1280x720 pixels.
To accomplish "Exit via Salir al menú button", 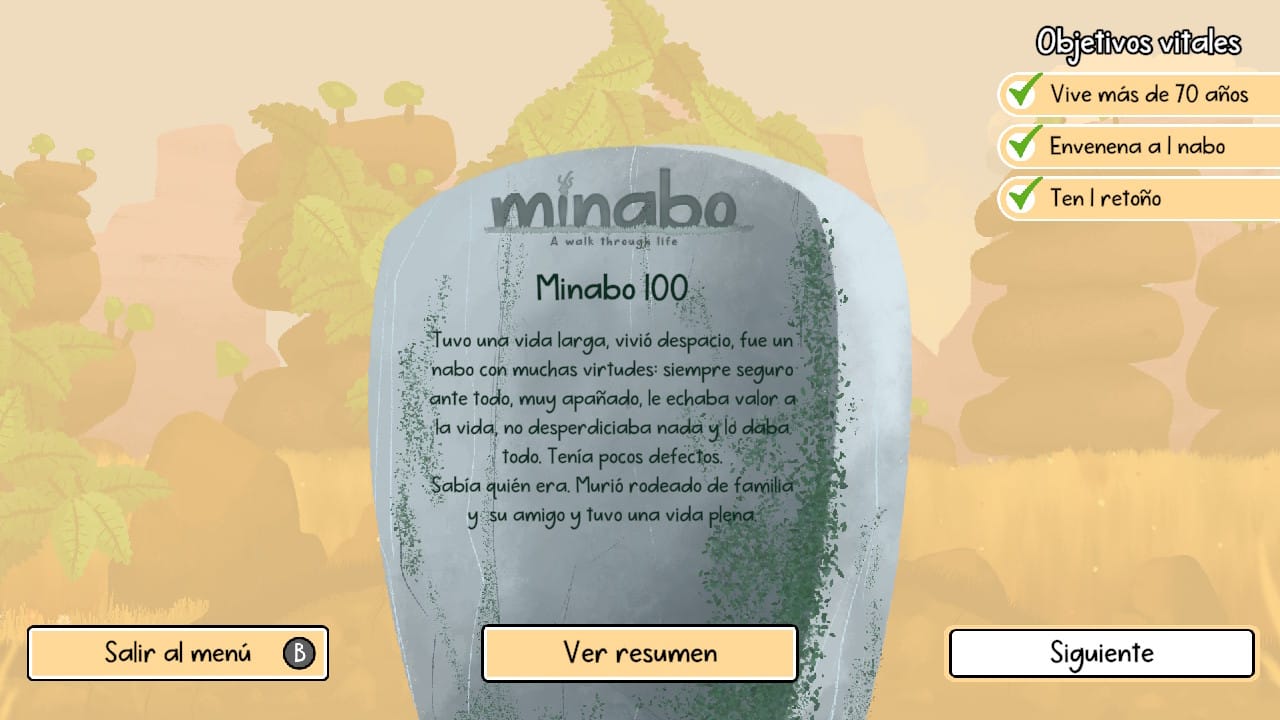I will point(178,654).
